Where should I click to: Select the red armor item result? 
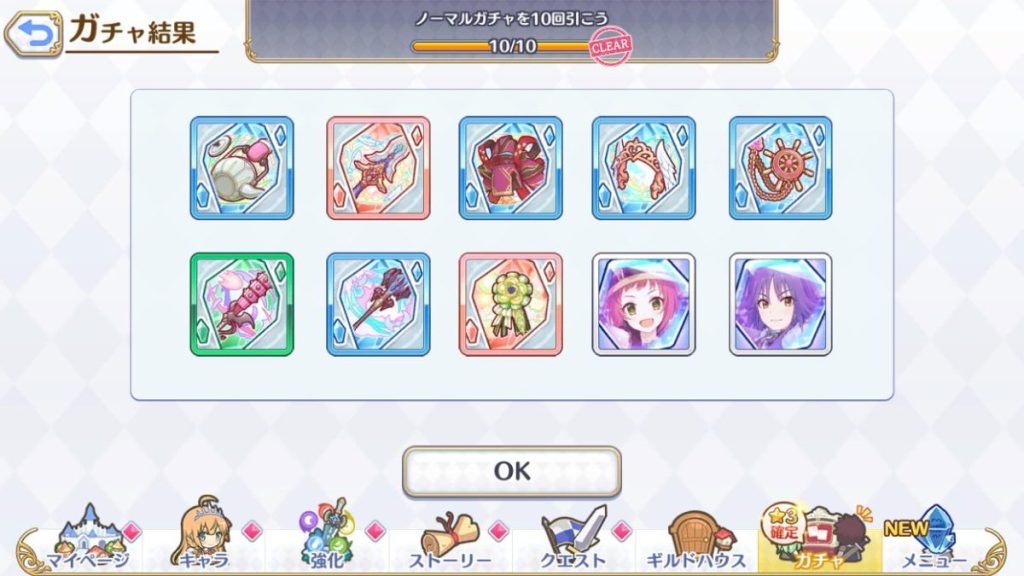click(x=511, y=168)
